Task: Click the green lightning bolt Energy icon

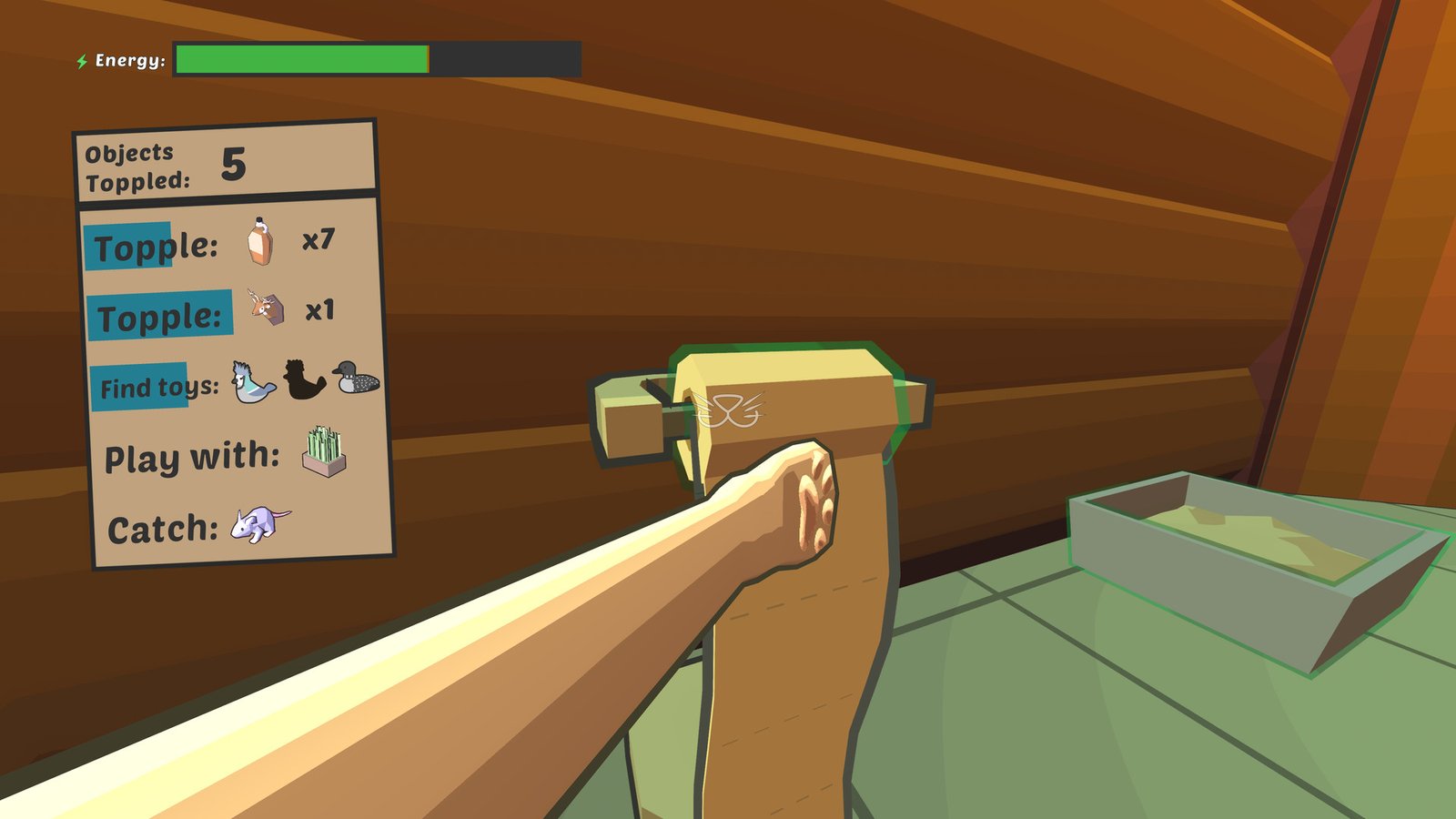Action: coord(81,60)
